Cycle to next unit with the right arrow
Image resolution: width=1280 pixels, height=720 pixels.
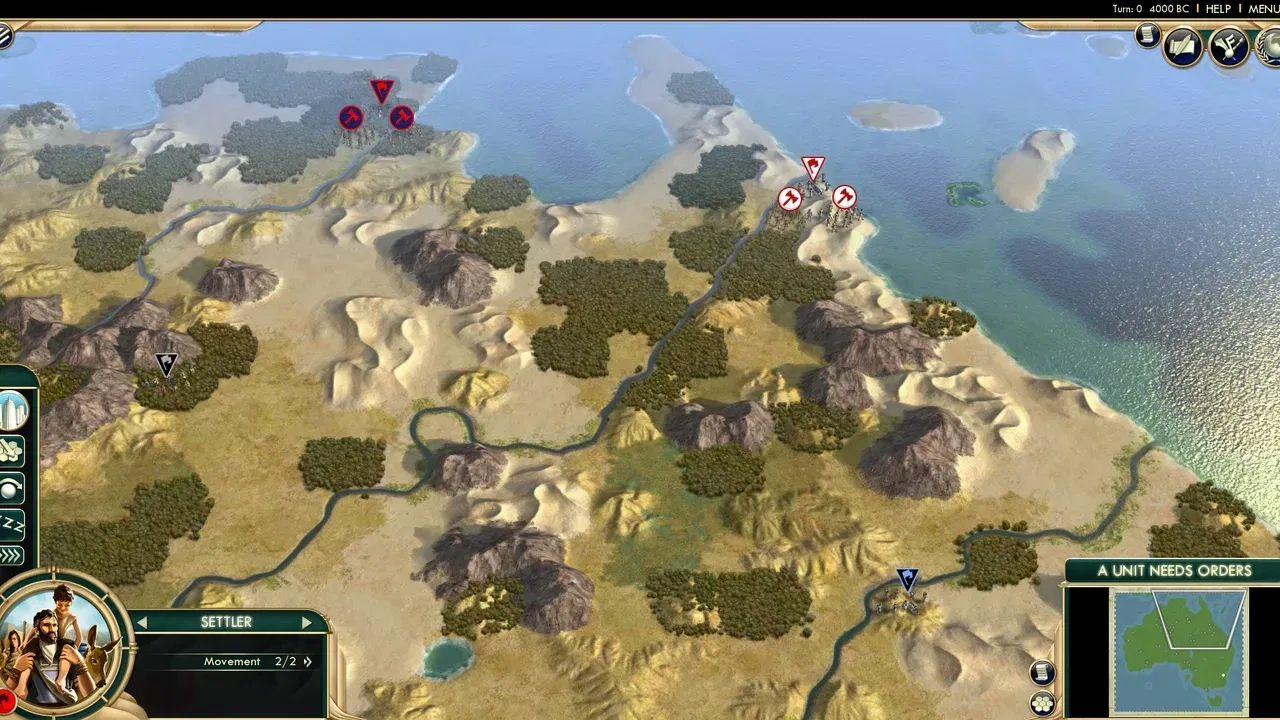pyautogui.click(x=307, y=621)
